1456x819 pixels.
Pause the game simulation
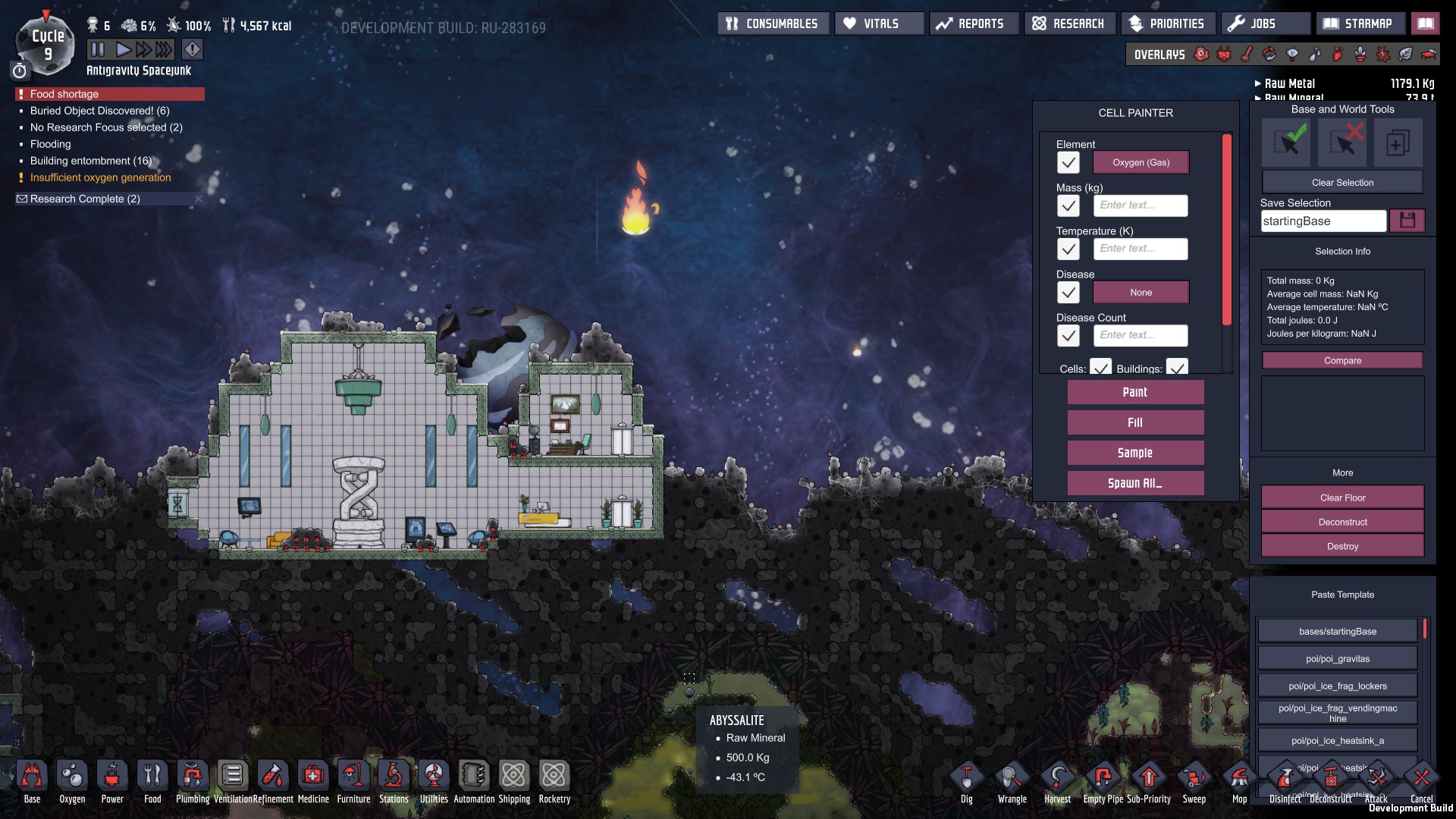pos(98,50)
